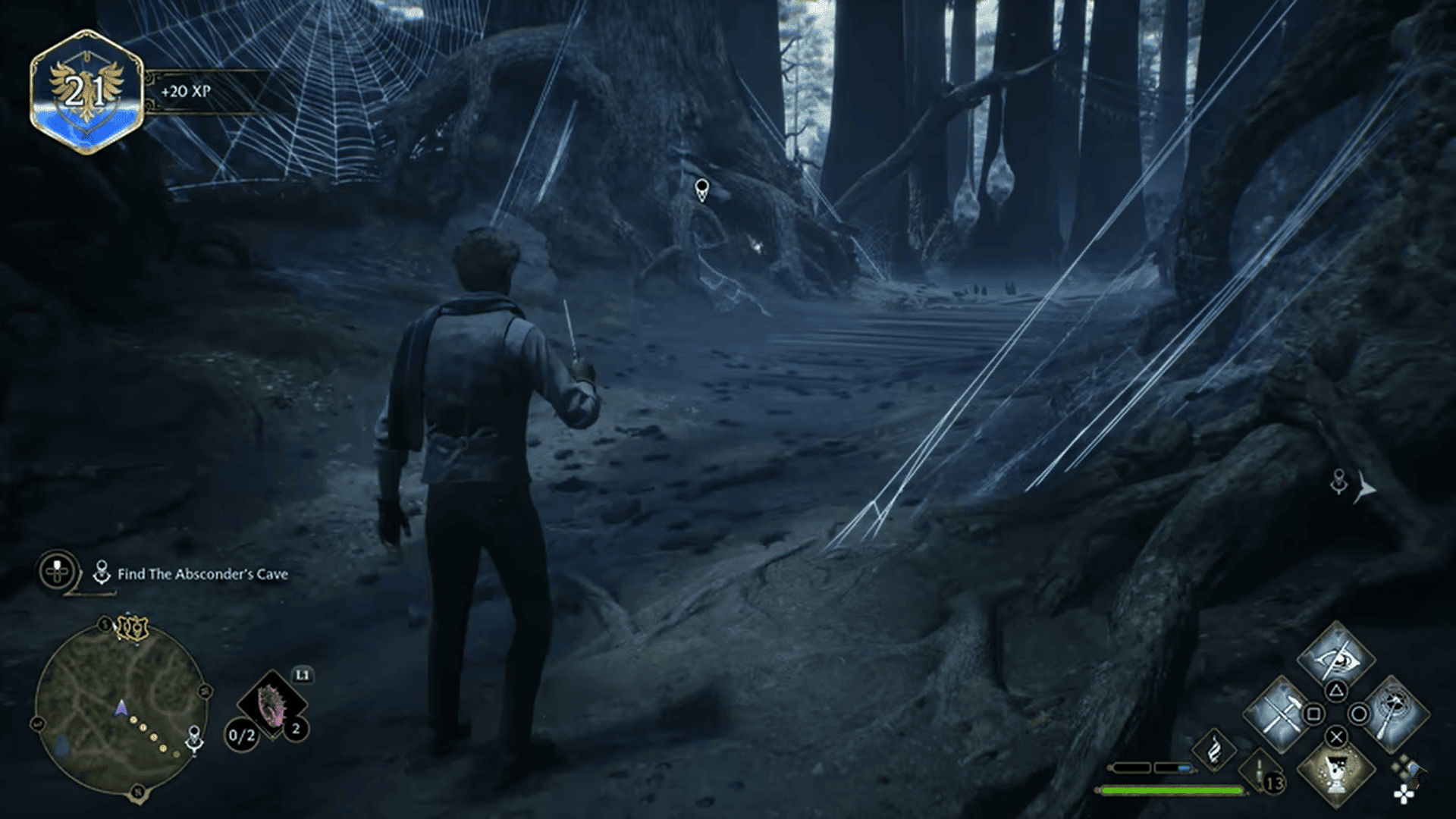Trigger the ancient magic flame icon

(1214, 749)
